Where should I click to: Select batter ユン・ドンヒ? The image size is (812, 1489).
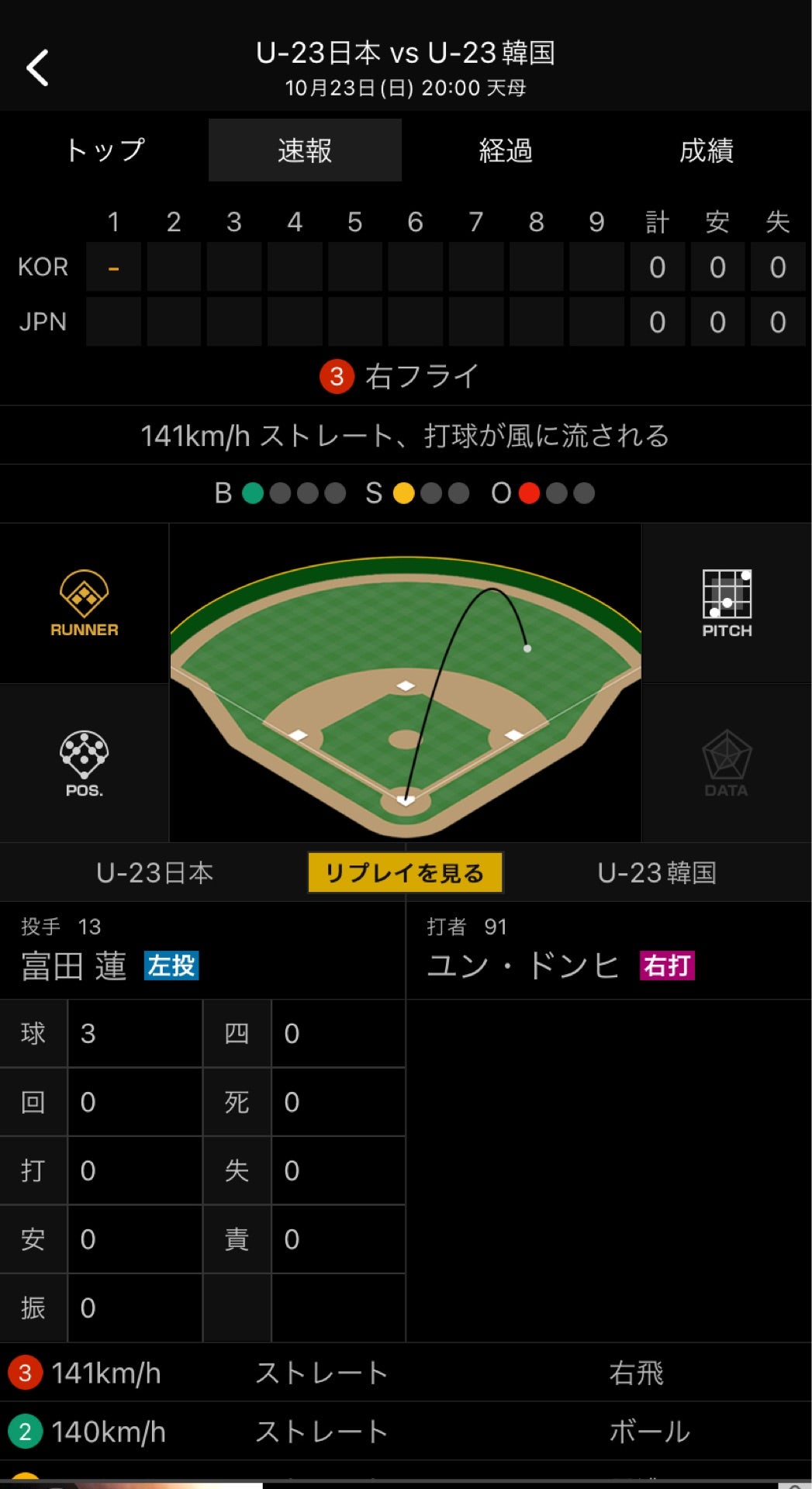[523, 966]
